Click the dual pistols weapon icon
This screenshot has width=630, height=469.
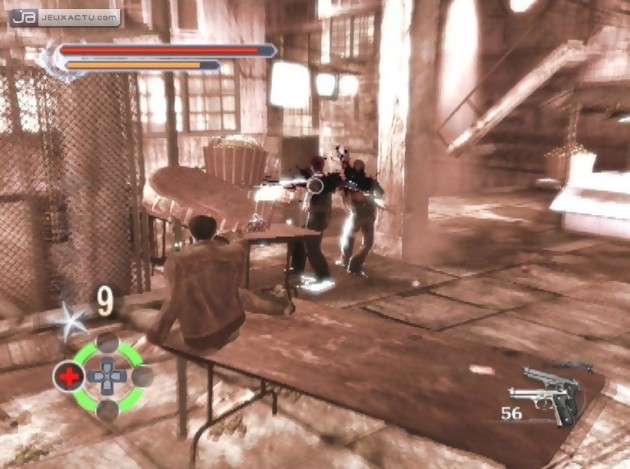coord(549,394)
